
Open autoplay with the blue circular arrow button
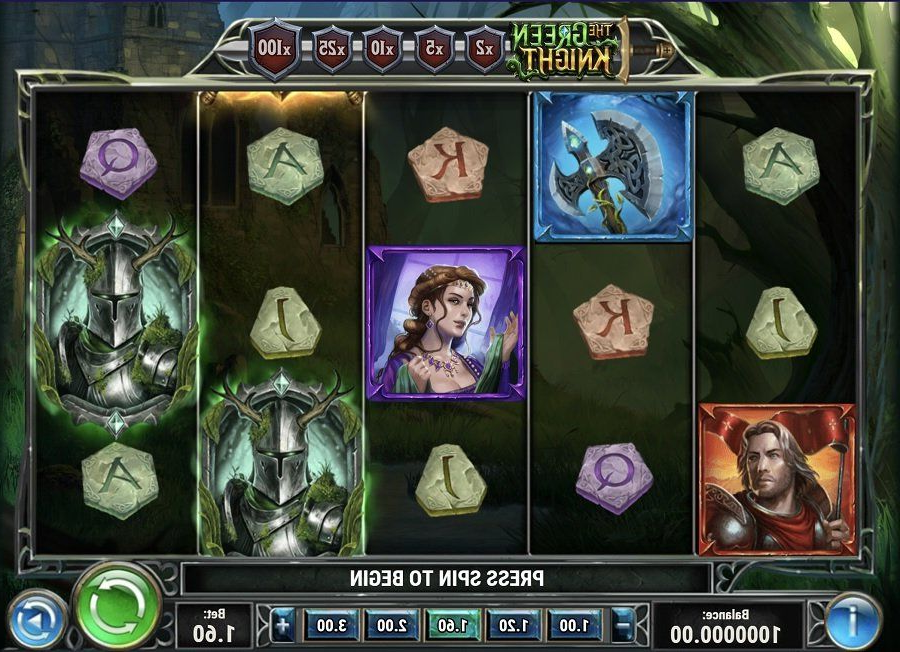[x=35, y=621]
